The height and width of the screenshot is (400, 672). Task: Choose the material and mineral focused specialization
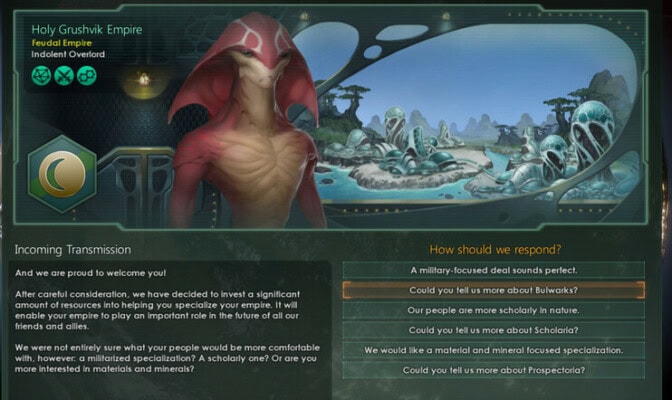click(493, 350)
